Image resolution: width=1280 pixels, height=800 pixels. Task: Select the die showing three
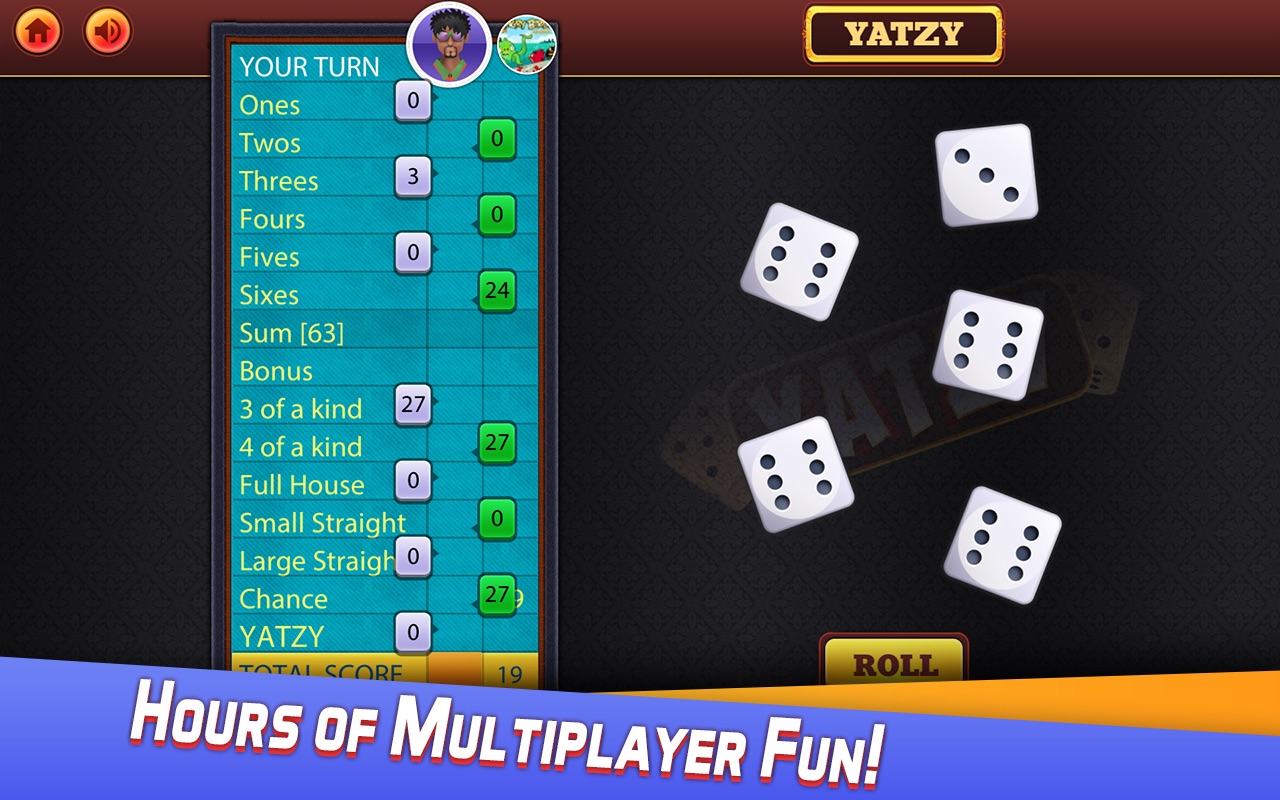tap(985, 176)
